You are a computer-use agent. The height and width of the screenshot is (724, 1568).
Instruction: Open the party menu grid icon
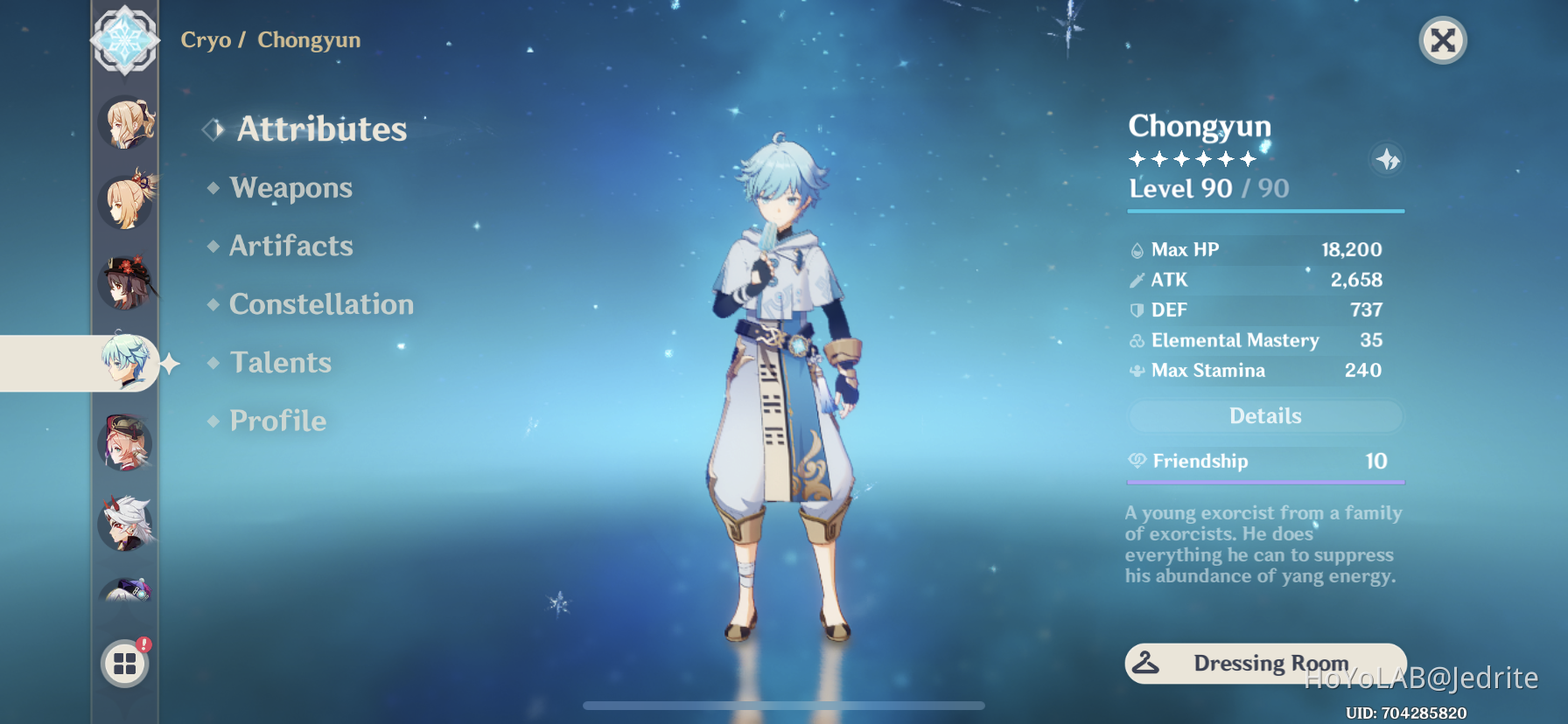pyautogui.click(x=125, y=662)
